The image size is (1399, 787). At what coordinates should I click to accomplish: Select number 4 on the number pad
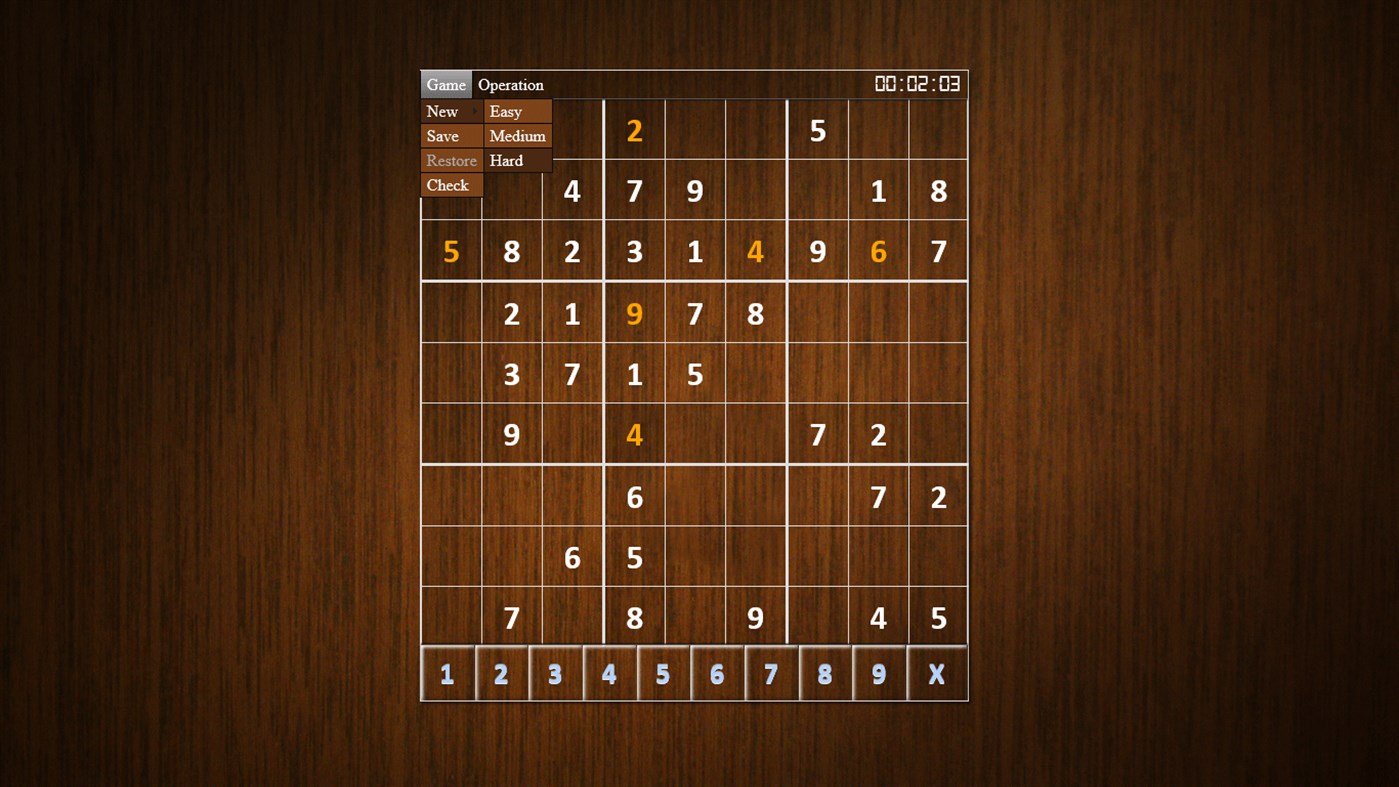609,673
